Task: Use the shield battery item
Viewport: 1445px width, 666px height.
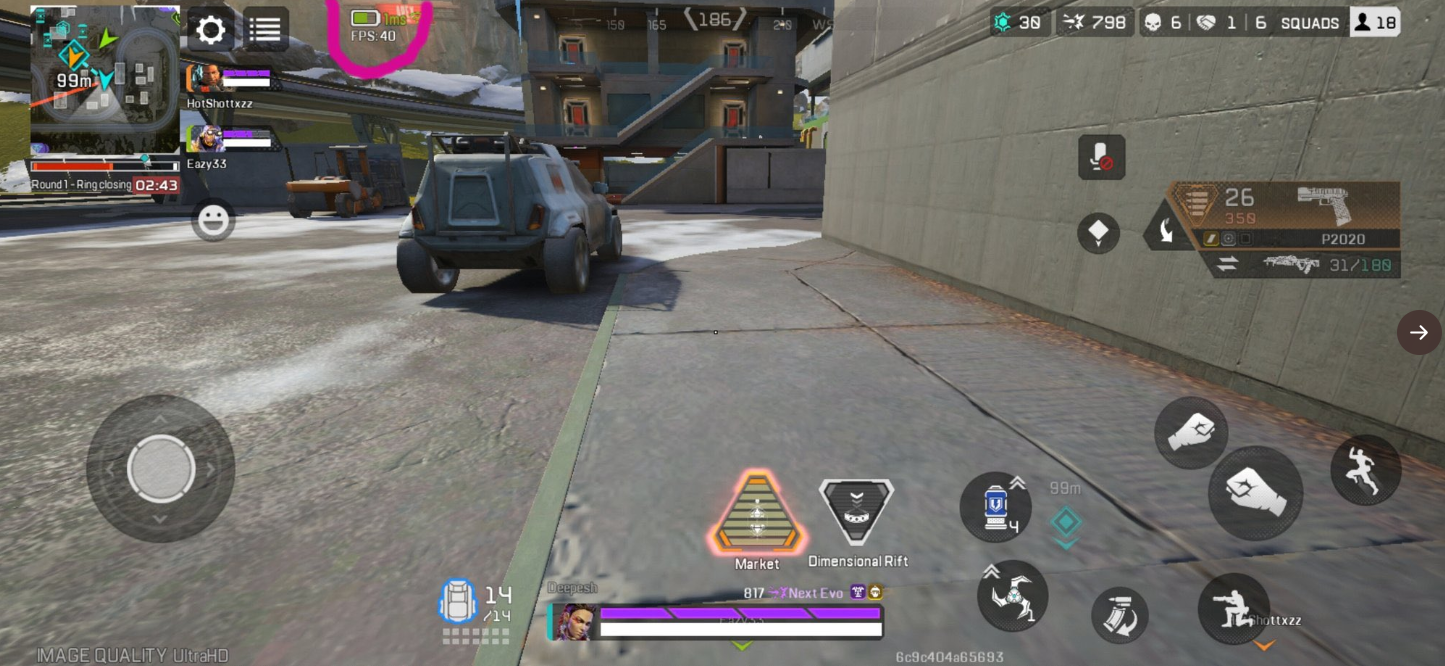Action: click(x=995, y=507)
